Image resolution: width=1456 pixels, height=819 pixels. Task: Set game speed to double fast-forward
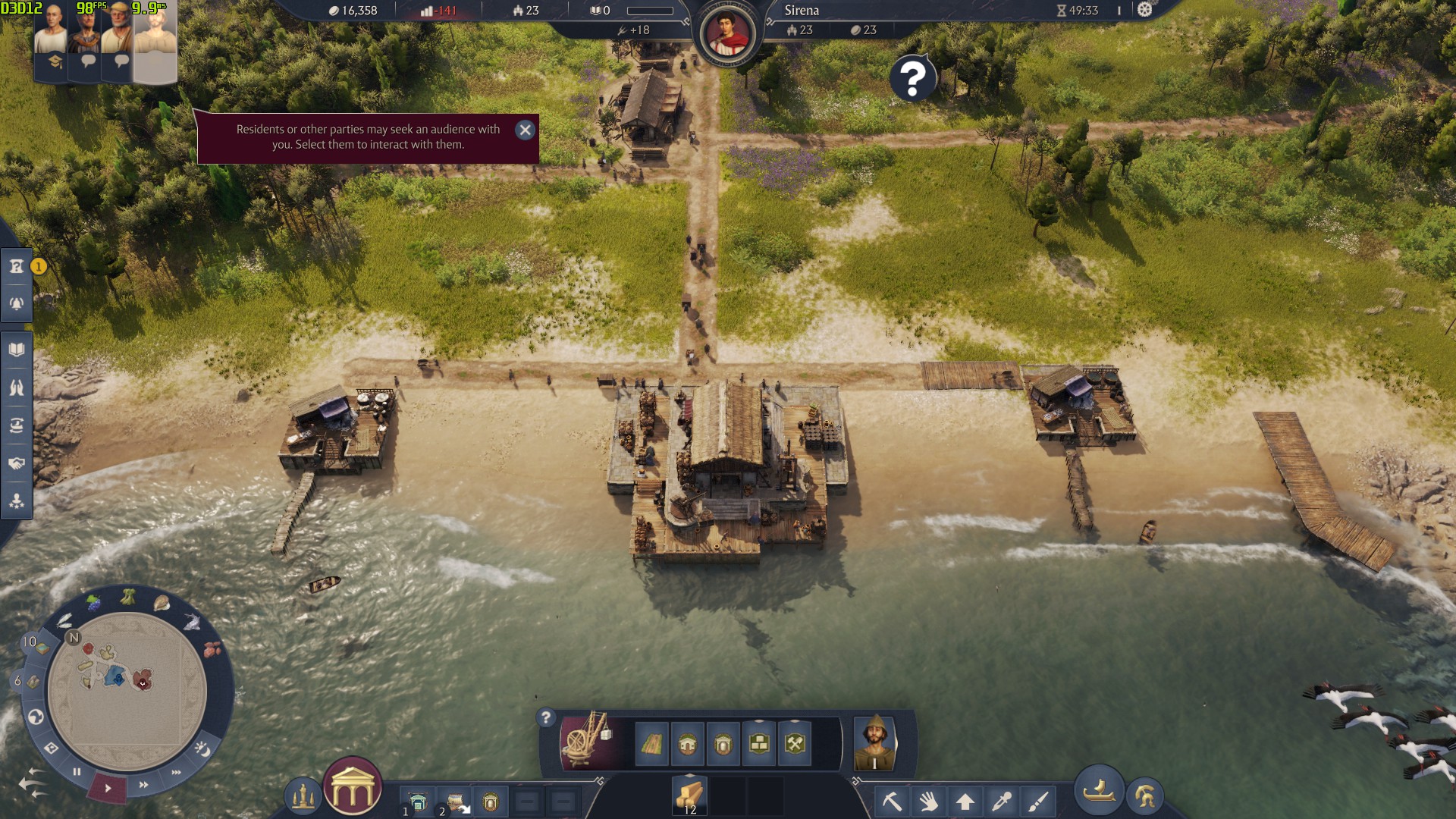click(143, 785)
